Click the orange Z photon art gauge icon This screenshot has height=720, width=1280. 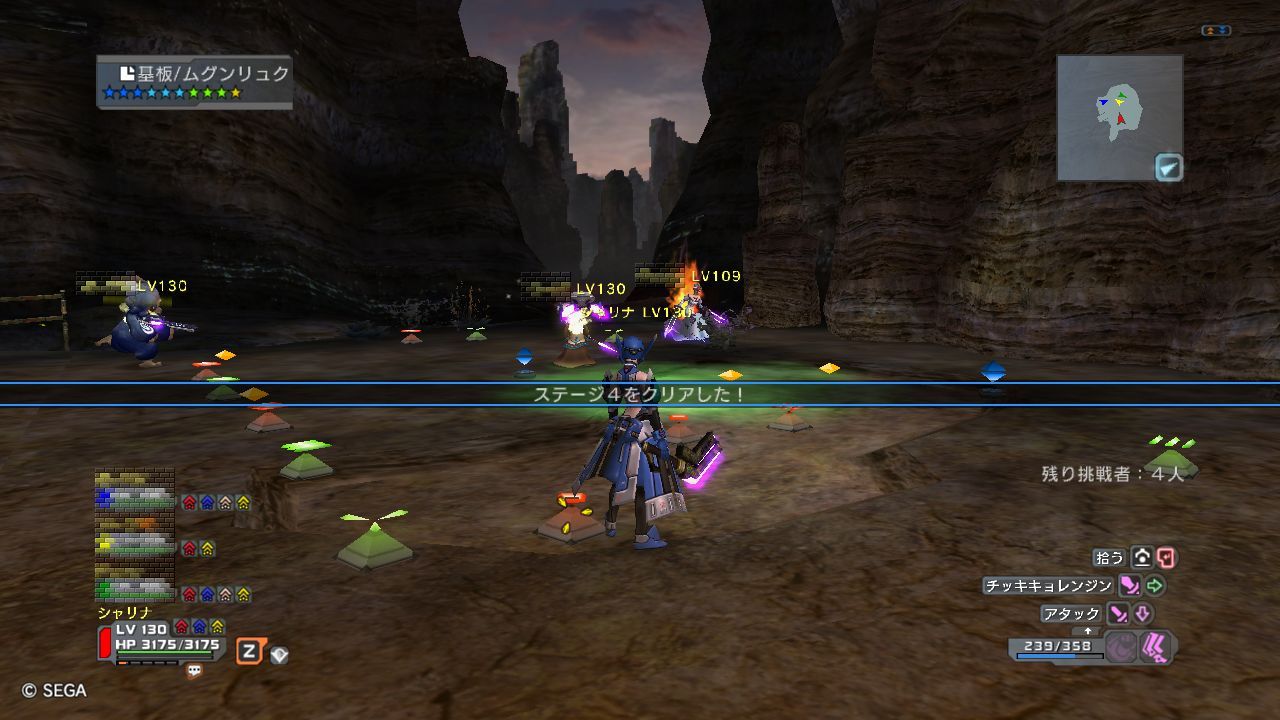coord(249,653)
